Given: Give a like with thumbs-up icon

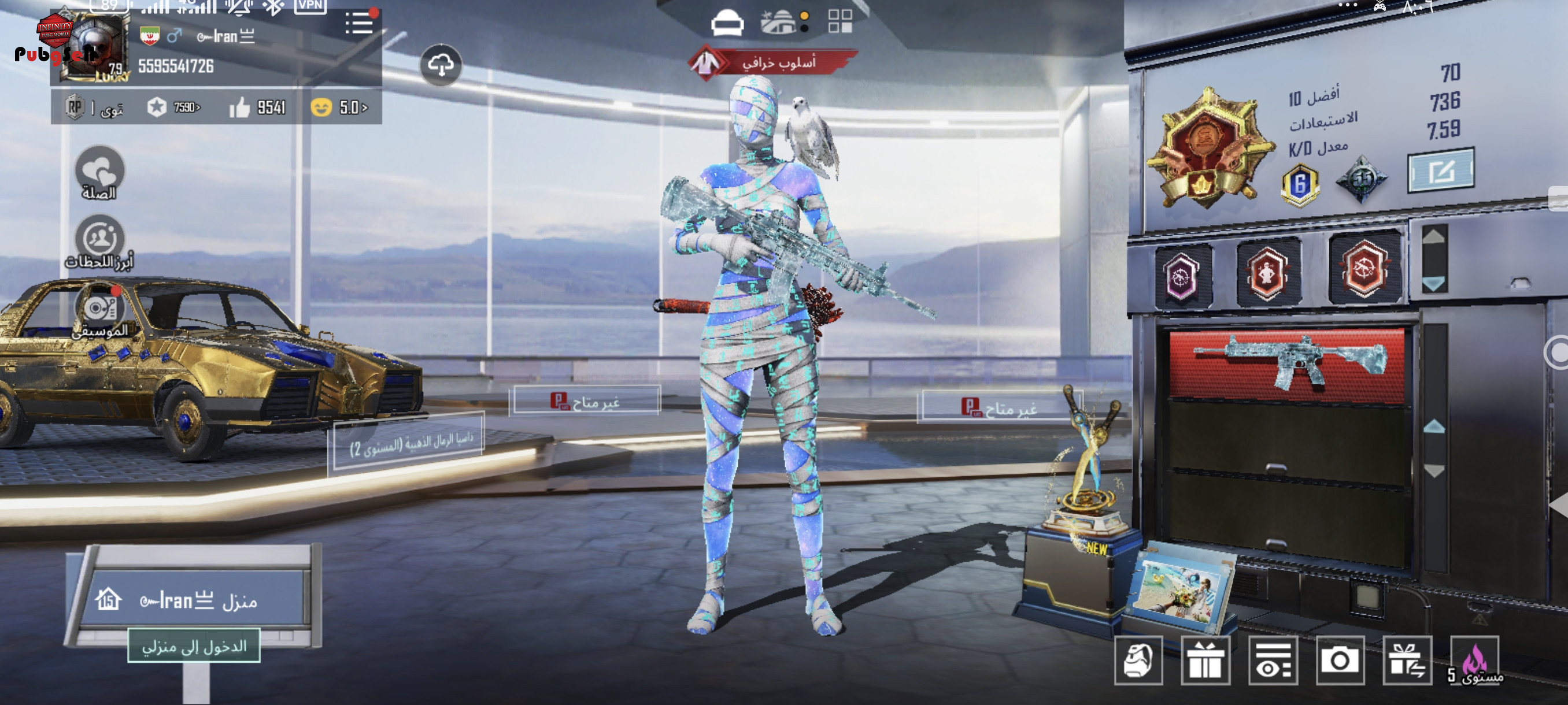Looking at the screenshot, I should click(x=239, y=108).
